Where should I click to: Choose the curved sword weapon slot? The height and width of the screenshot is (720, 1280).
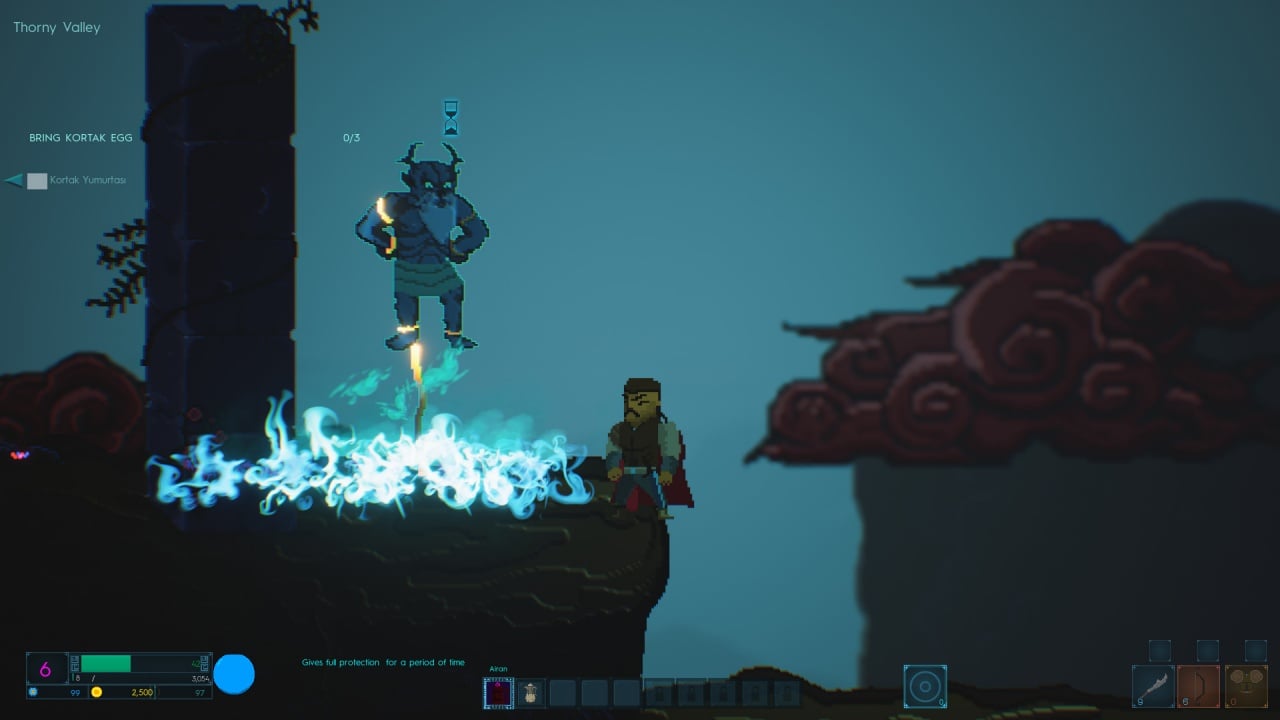[1153, 686]
